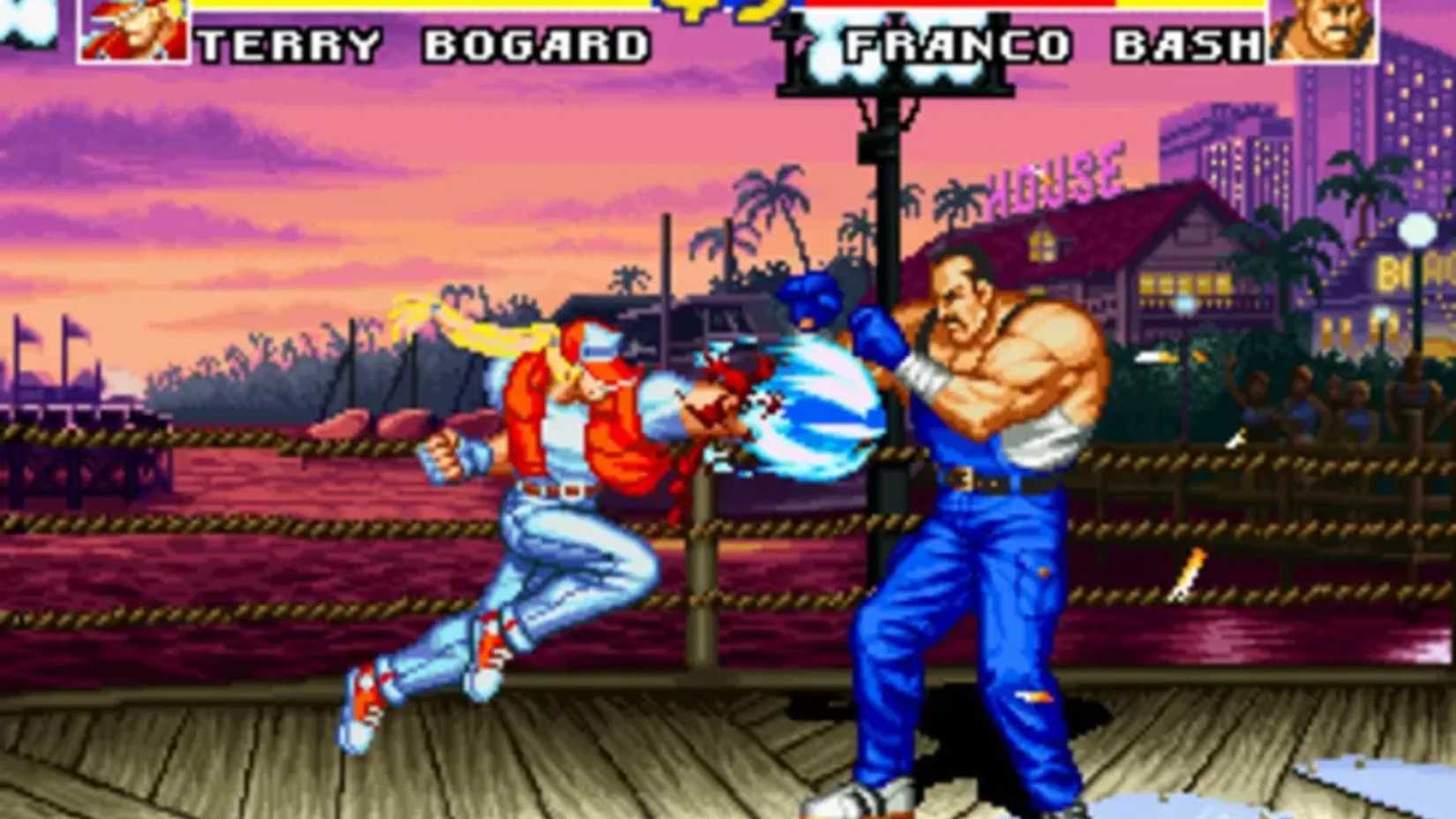1456x819 pixels.
Task: Click the TERRY BOGARD name label
Action: coord(424,42)
